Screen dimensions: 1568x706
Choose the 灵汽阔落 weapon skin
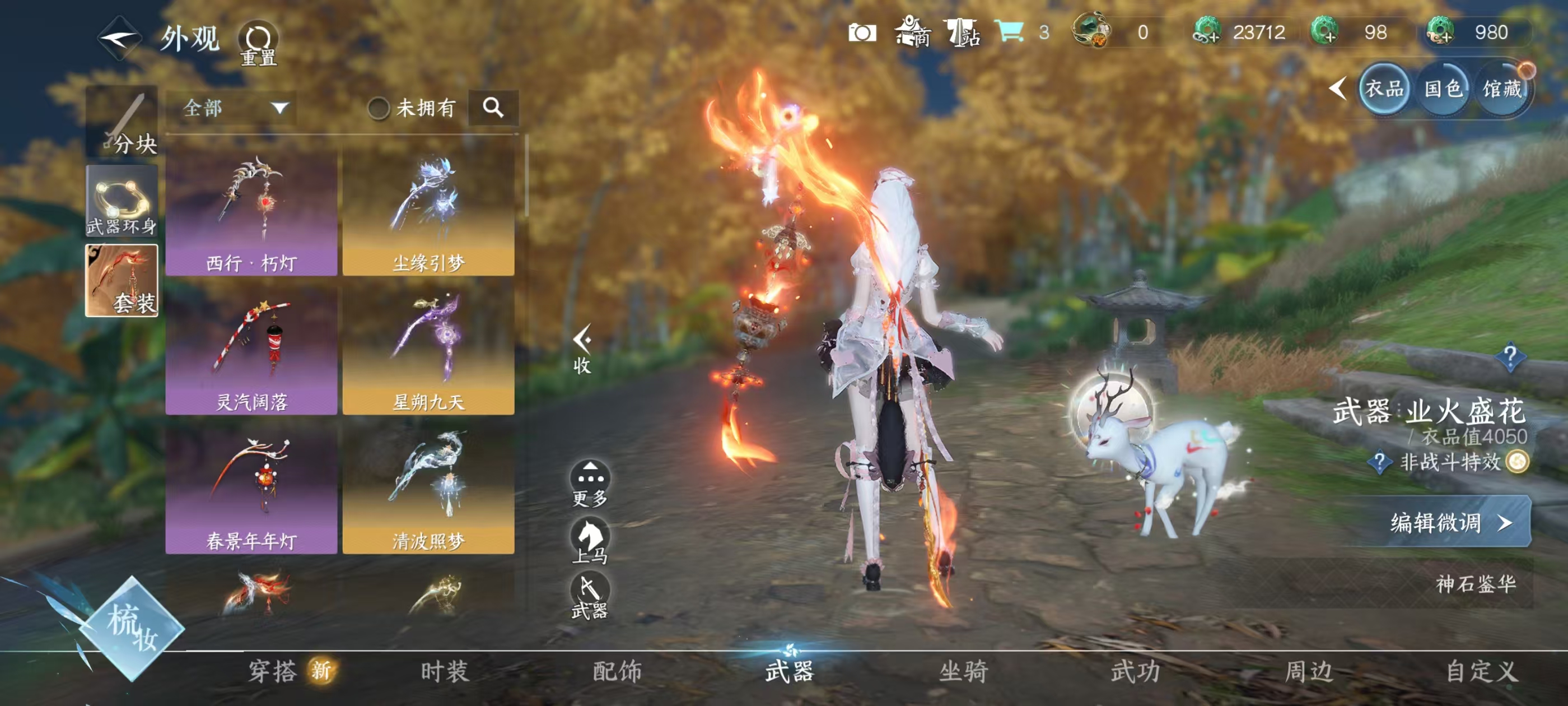coord(251,351)
